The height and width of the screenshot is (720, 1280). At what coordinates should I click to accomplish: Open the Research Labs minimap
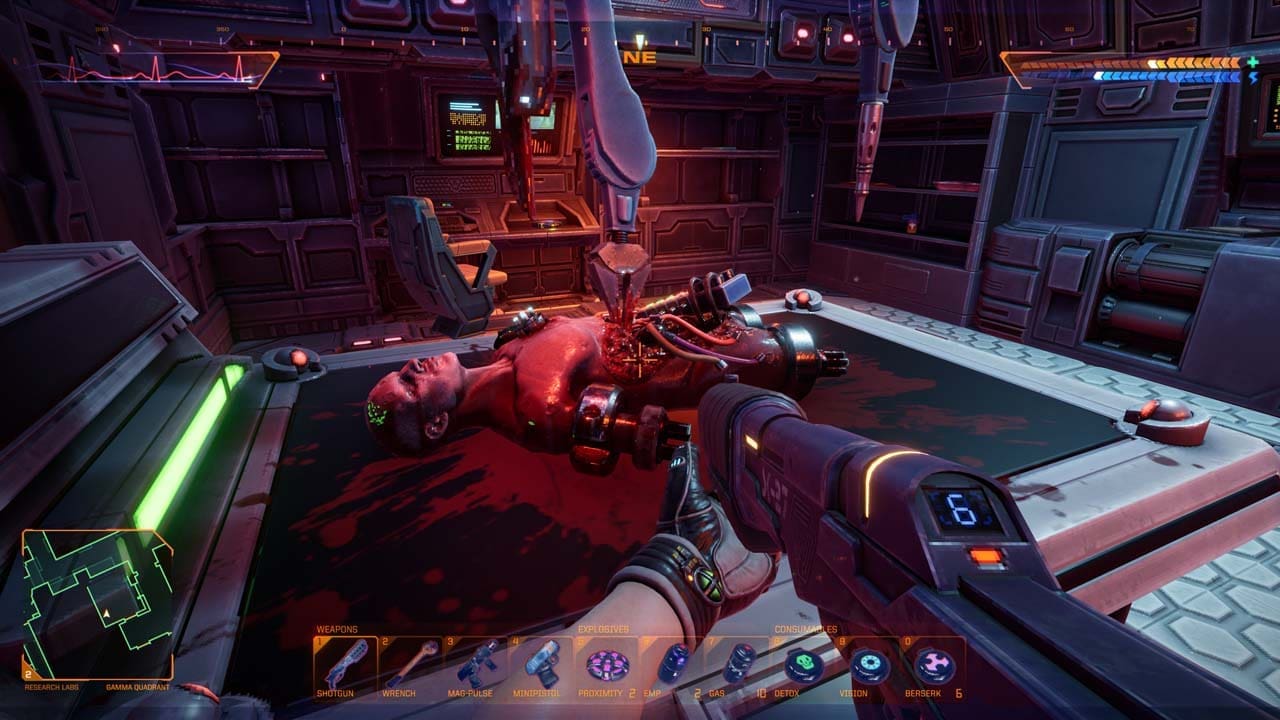pyautogui.click(x=97, y=604)
